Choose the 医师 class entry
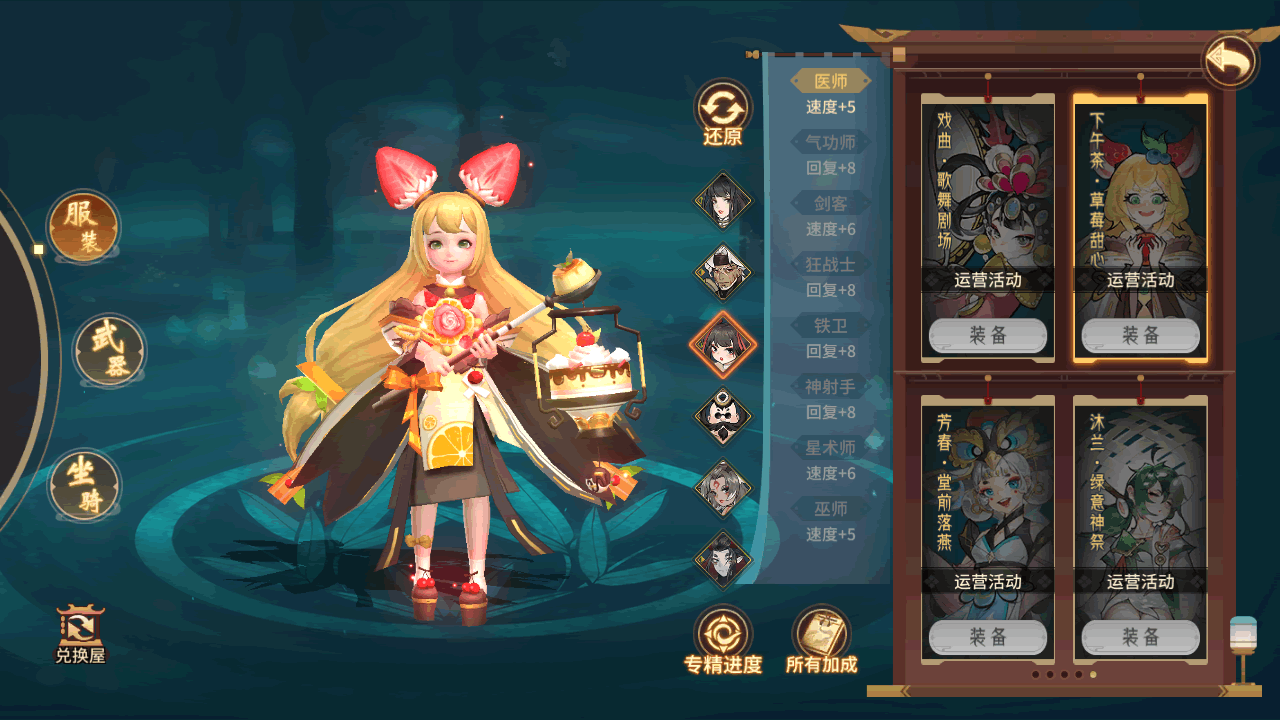The width and height of the screenshot is (1280, 720). click(830, 82)
